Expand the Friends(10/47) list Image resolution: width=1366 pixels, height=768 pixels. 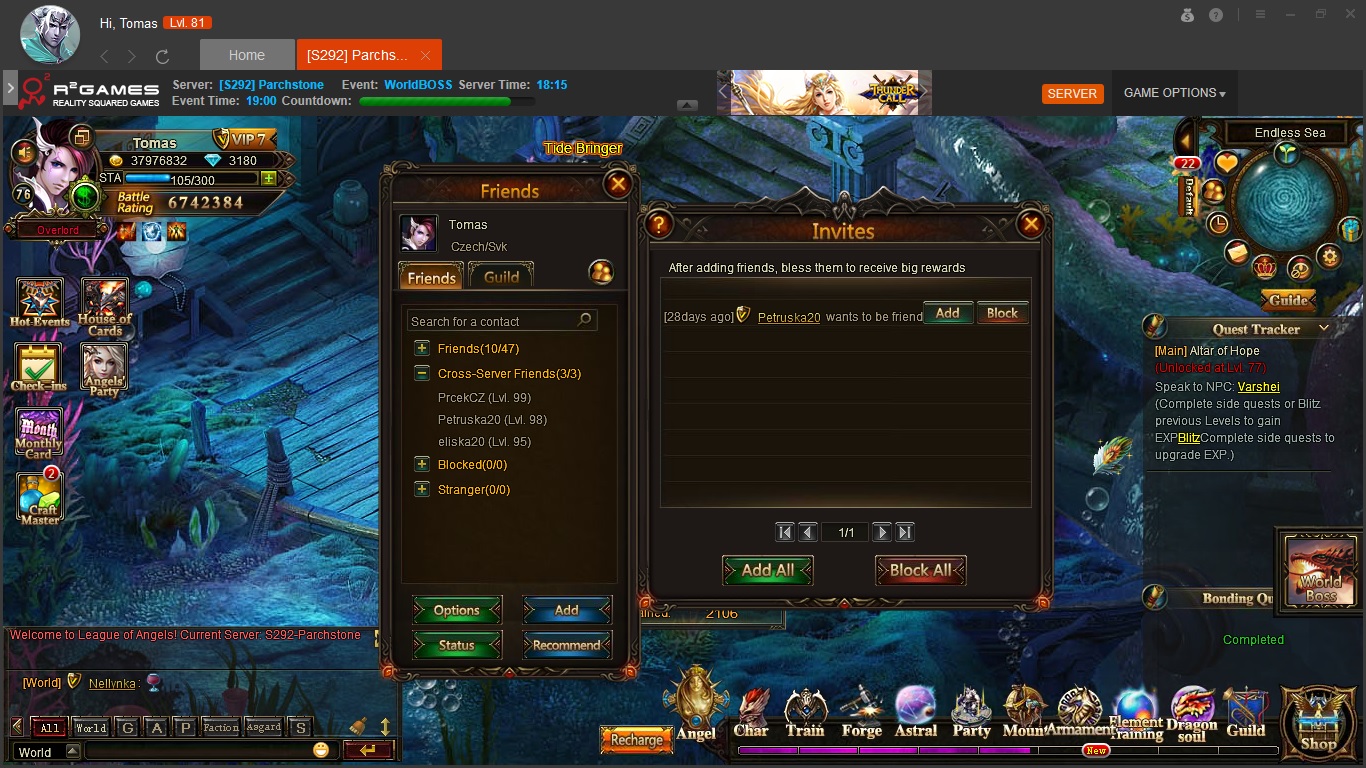(x=422, y=349)
